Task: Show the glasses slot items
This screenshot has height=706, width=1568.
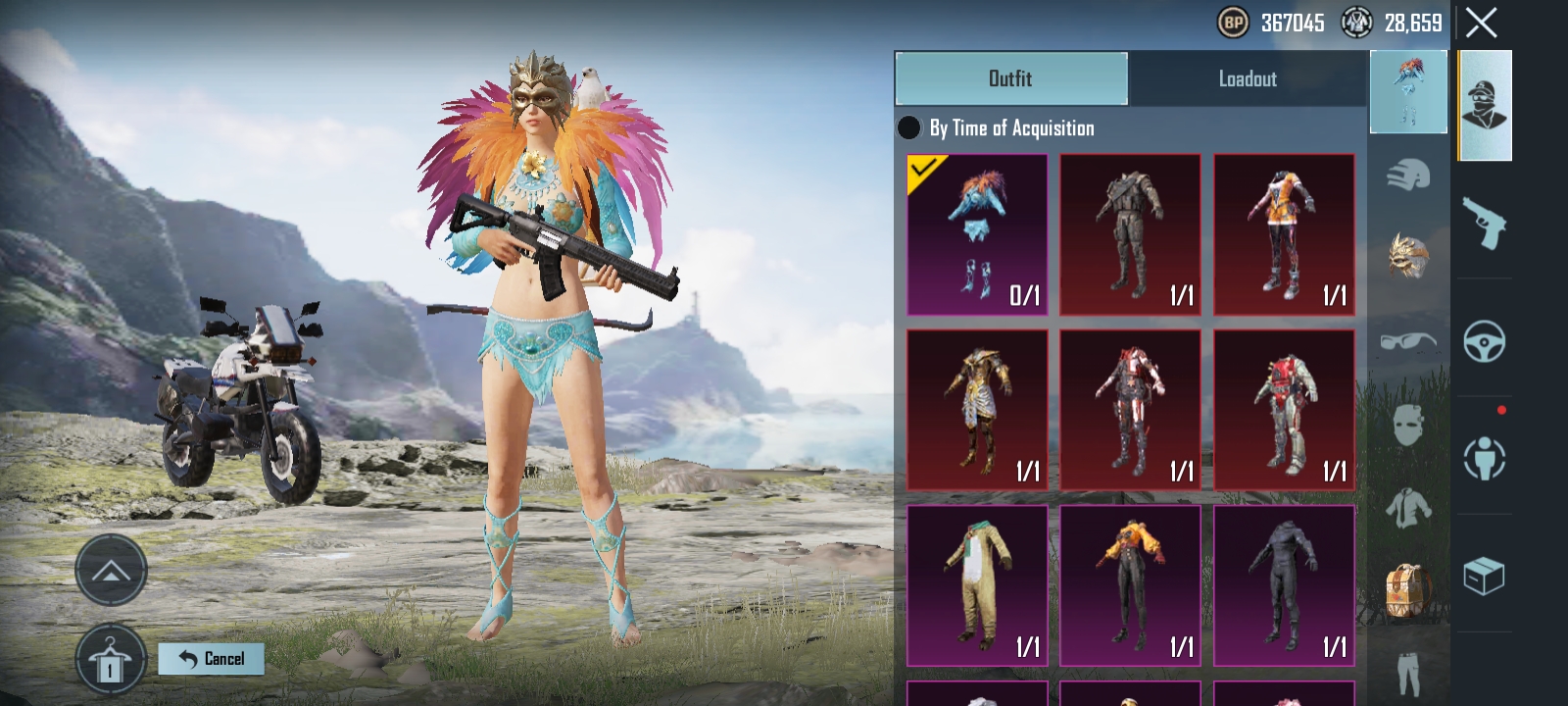Action: coord(1408,341)
